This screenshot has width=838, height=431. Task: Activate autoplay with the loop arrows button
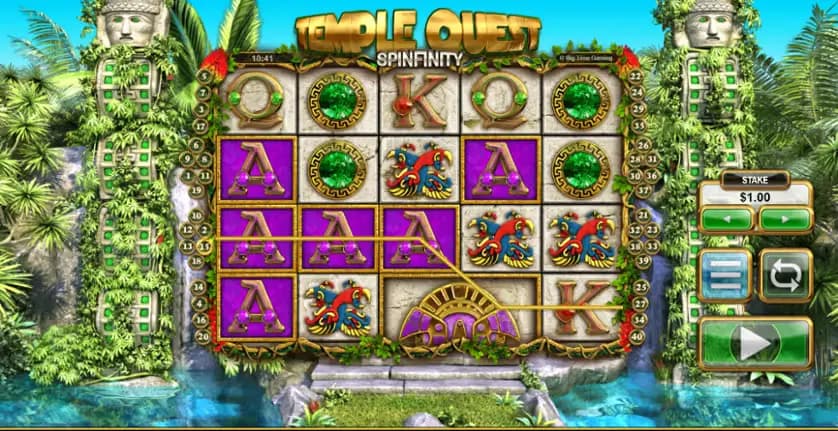(x=786, y=275)
